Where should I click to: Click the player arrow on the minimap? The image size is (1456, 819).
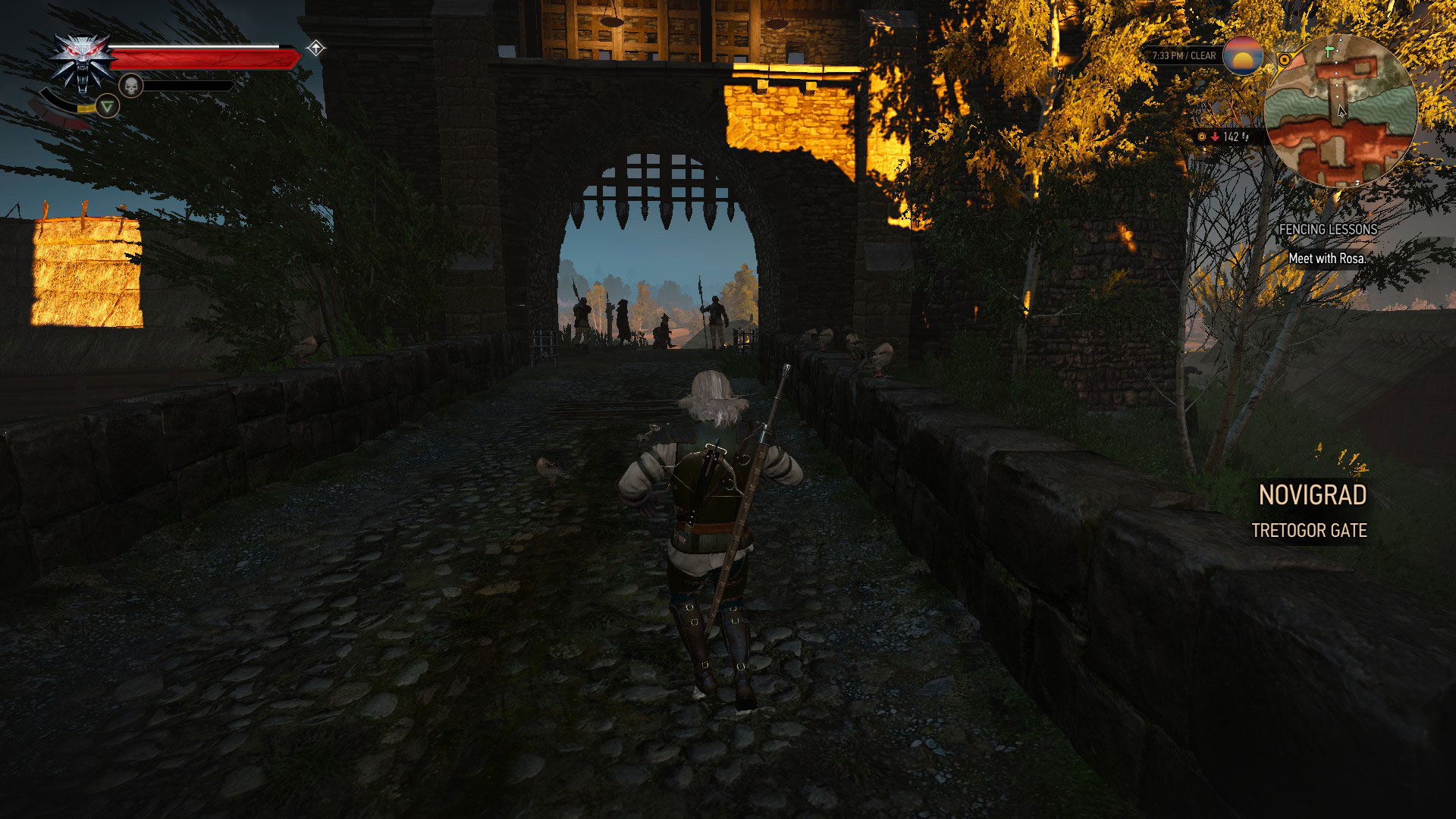pyautogui.click(x=1341, y=111)
